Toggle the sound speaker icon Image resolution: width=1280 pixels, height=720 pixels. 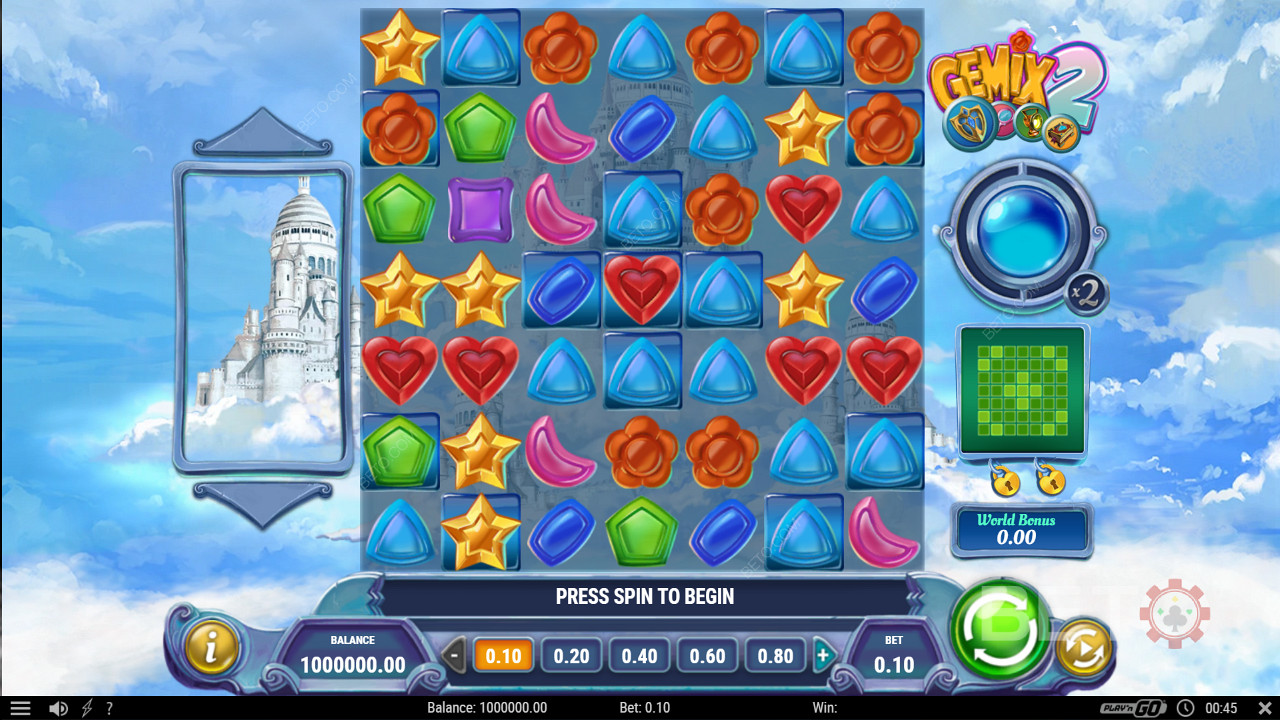click(58, 708)
